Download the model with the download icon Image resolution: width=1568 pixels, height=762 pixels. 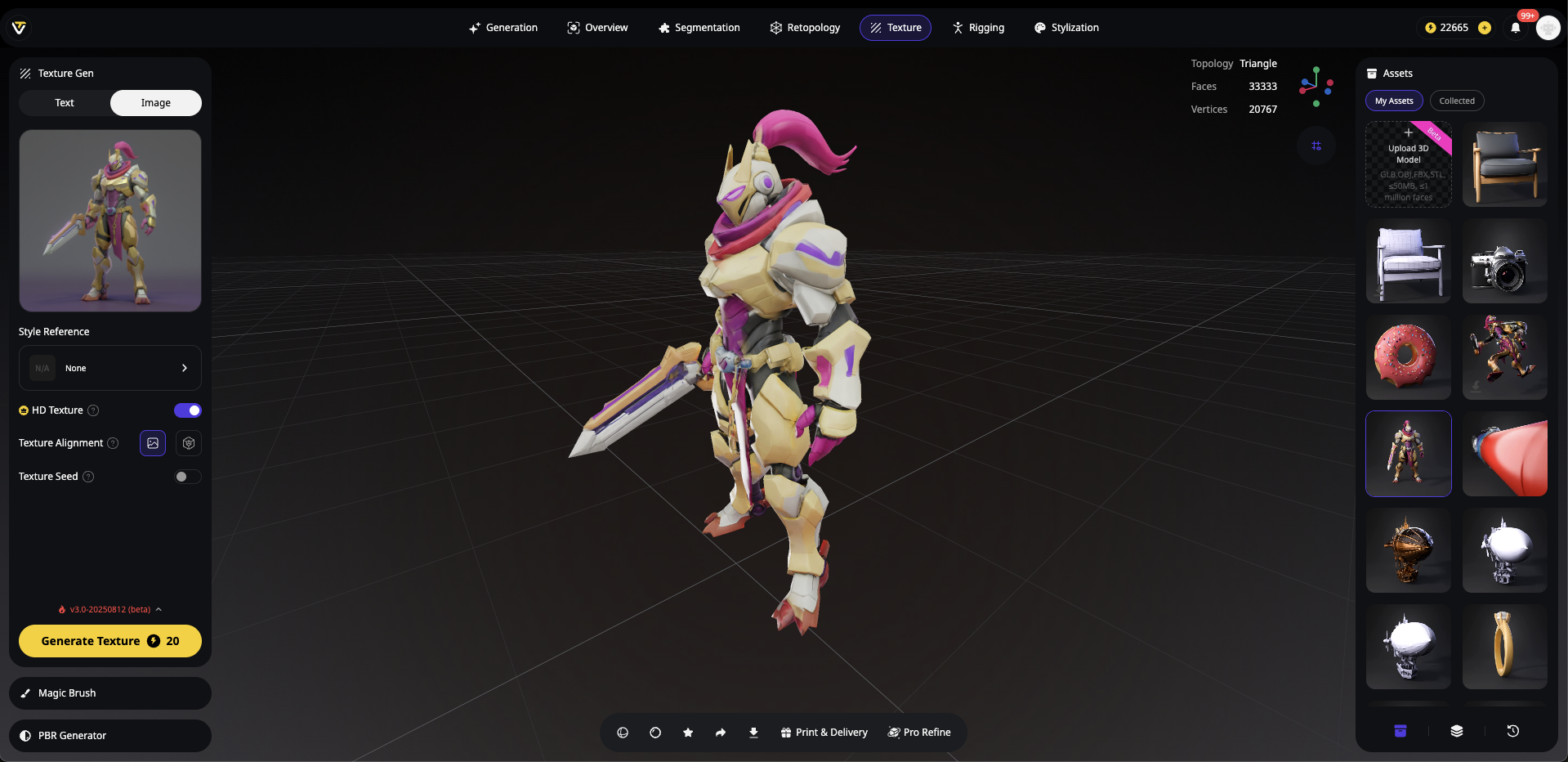pyautogui.click(x=753, y=733)
